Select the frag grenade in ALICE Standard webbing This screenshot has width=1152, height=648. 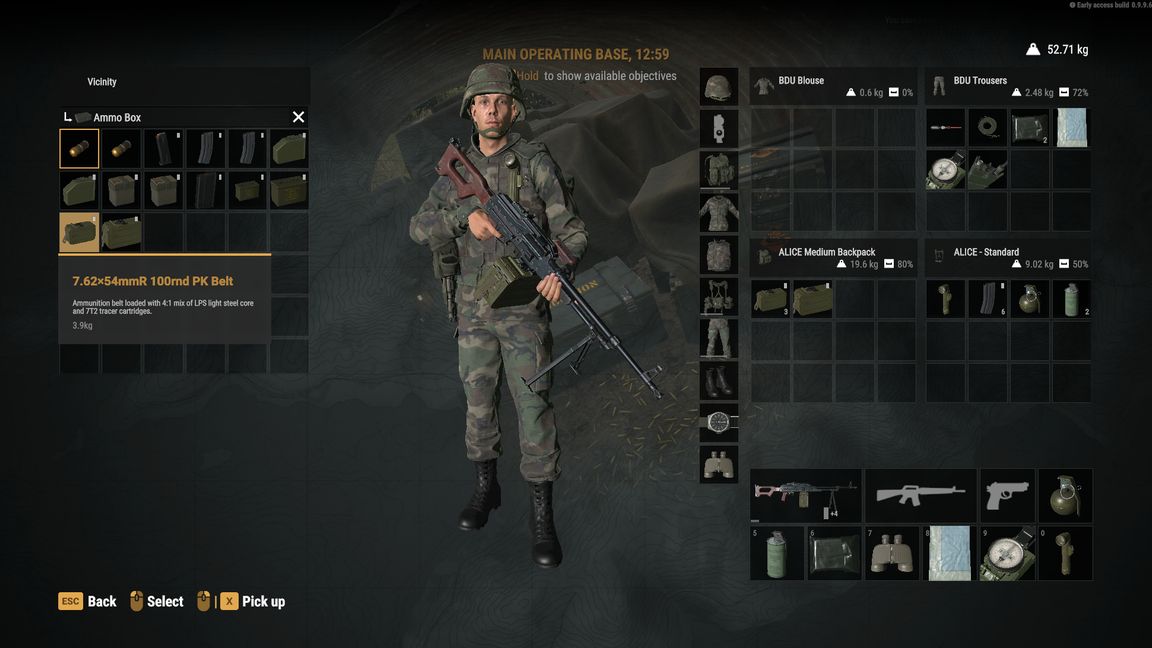pyautogui.click(x=1030, y=299)
